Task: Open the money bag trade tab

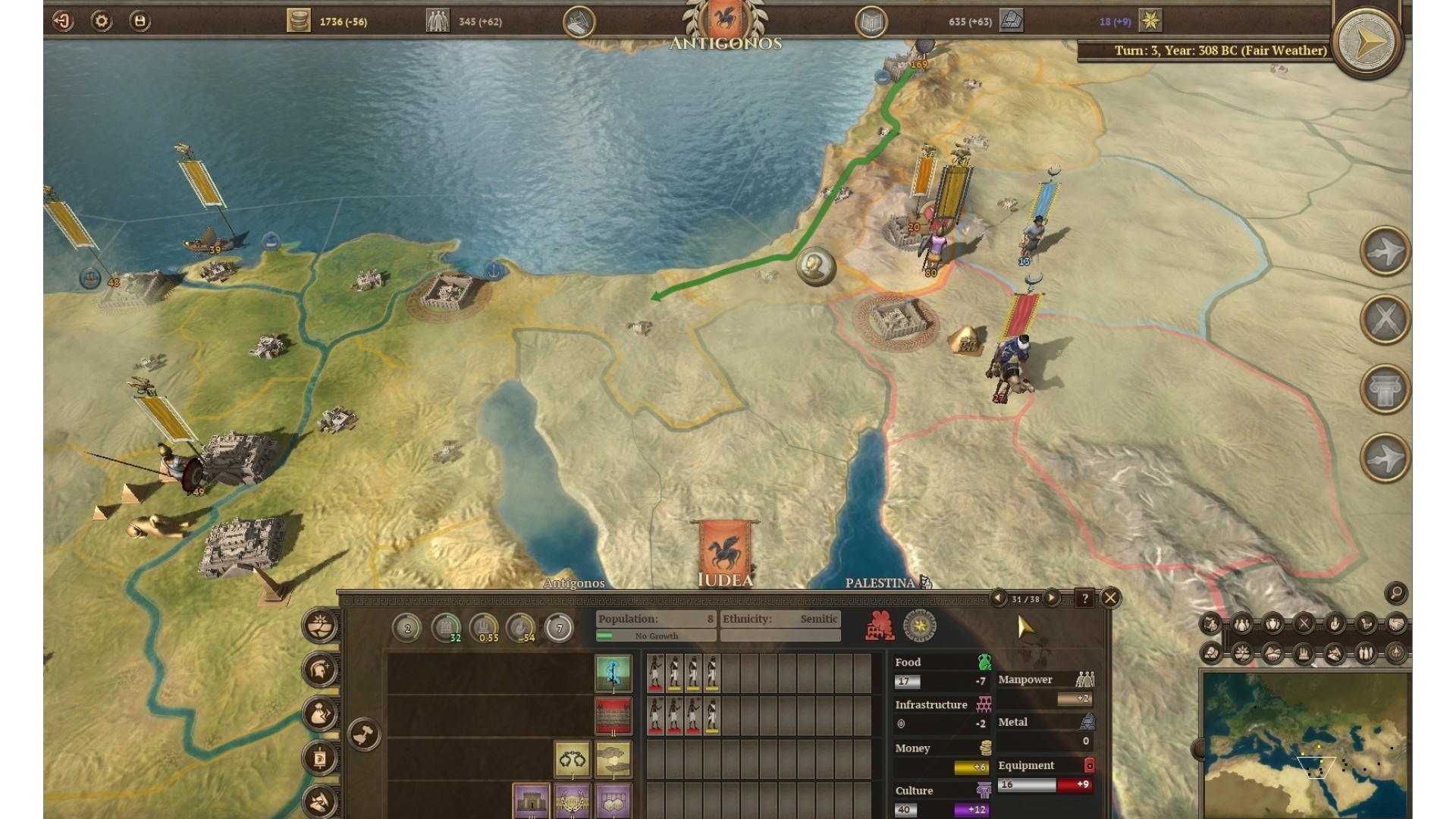Action: [320, 714]
